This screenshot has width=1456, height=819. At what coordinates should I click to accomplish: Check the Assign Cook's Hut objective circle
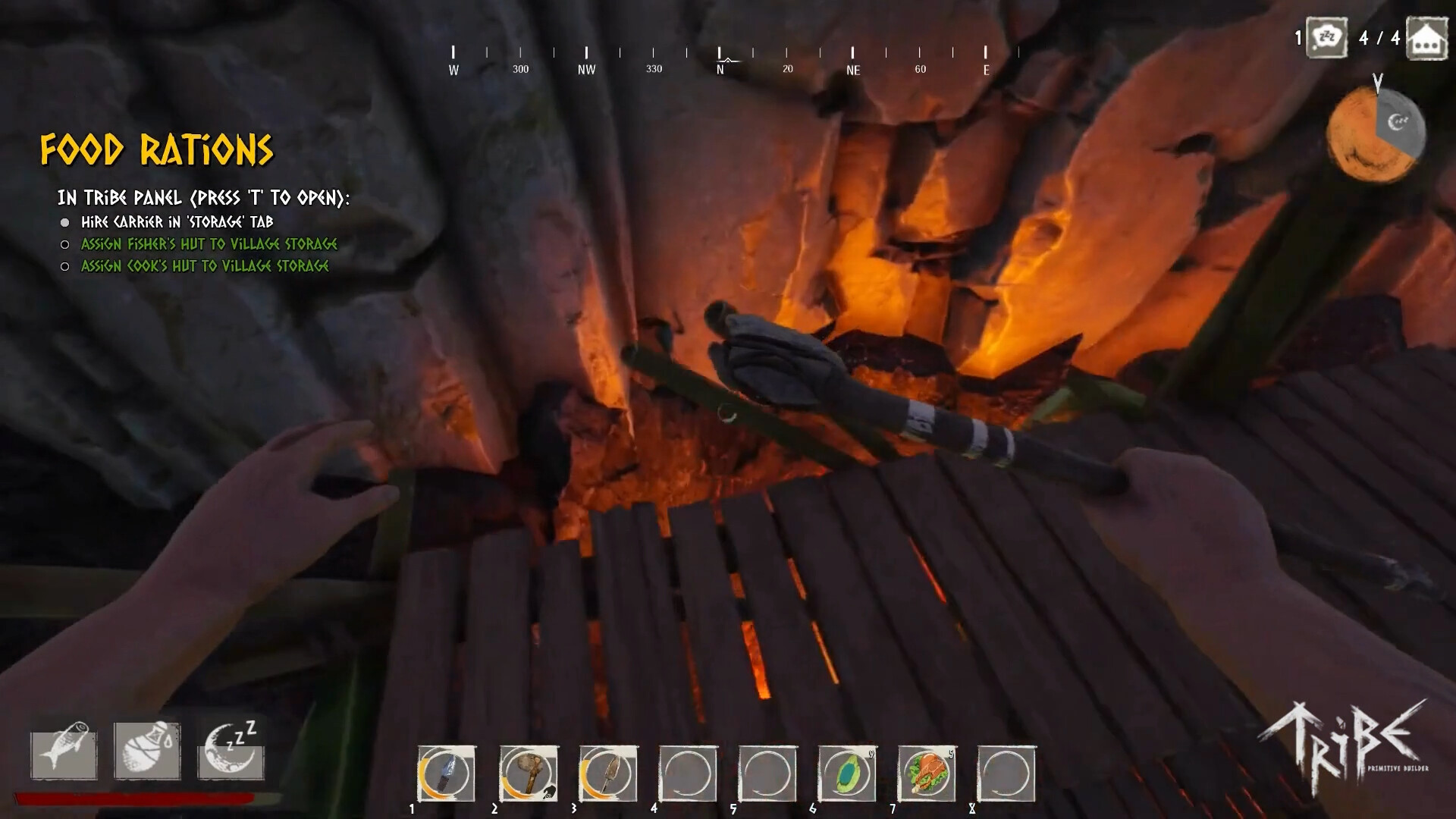tap(65, 266)
